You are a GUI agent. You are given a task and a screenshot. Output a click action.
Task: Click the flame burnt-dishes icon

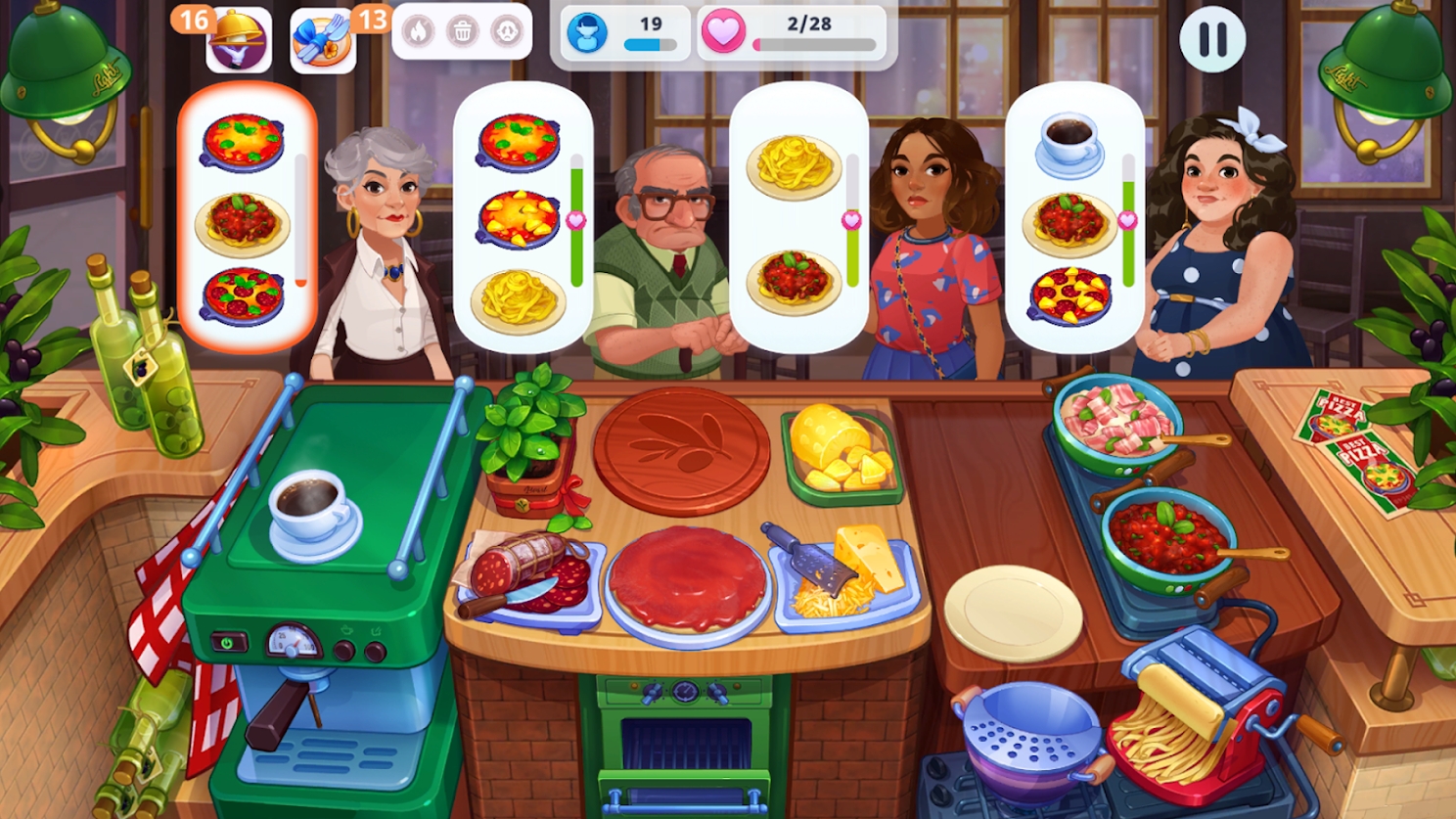[x=420, y=32]
